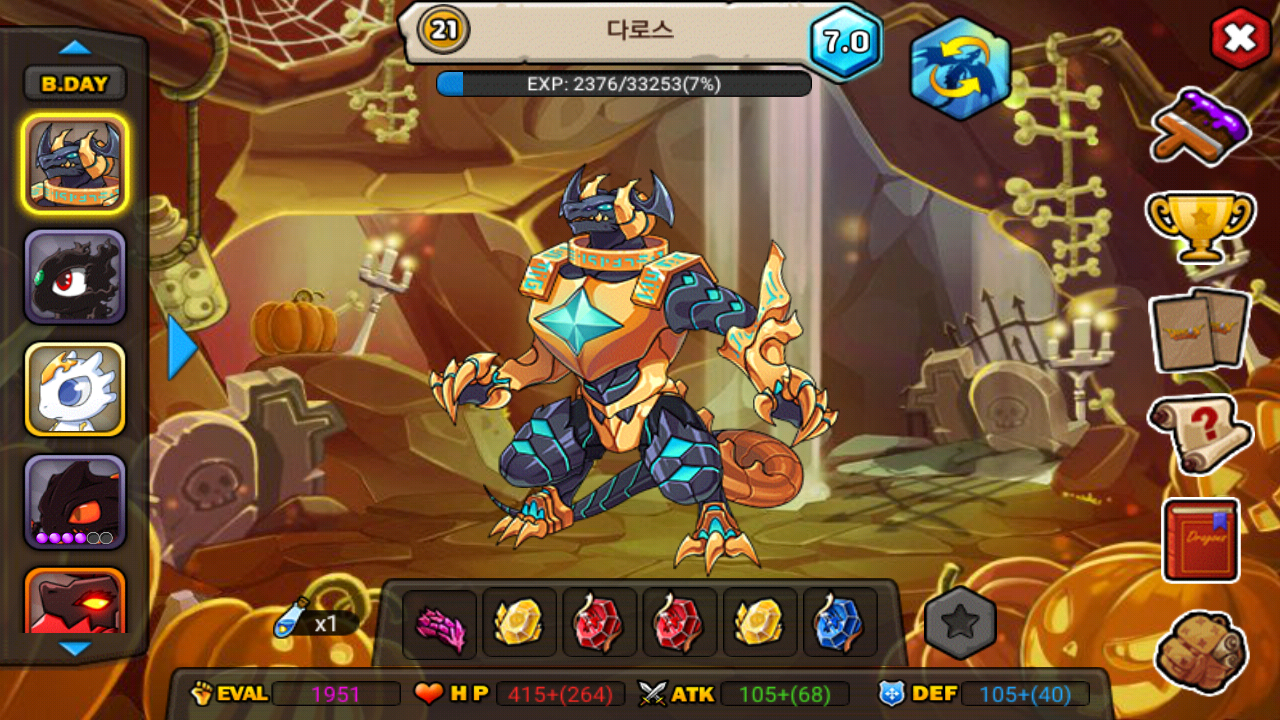Expand the dragon list with blue arrow
This screenshot has height=720, width=1280.
[182, 348]
